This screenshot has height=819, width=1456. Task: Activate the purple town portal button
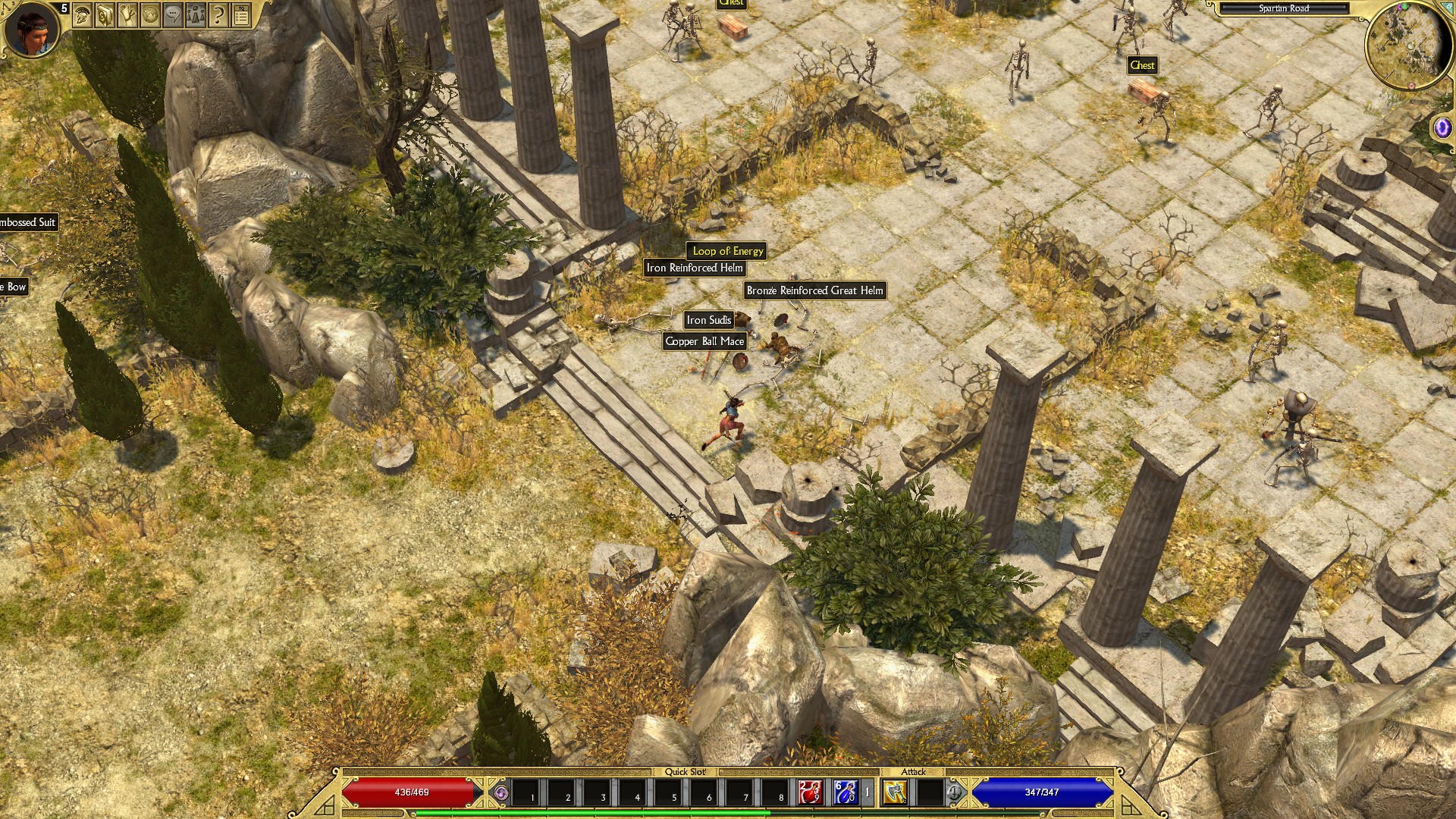1442,127
